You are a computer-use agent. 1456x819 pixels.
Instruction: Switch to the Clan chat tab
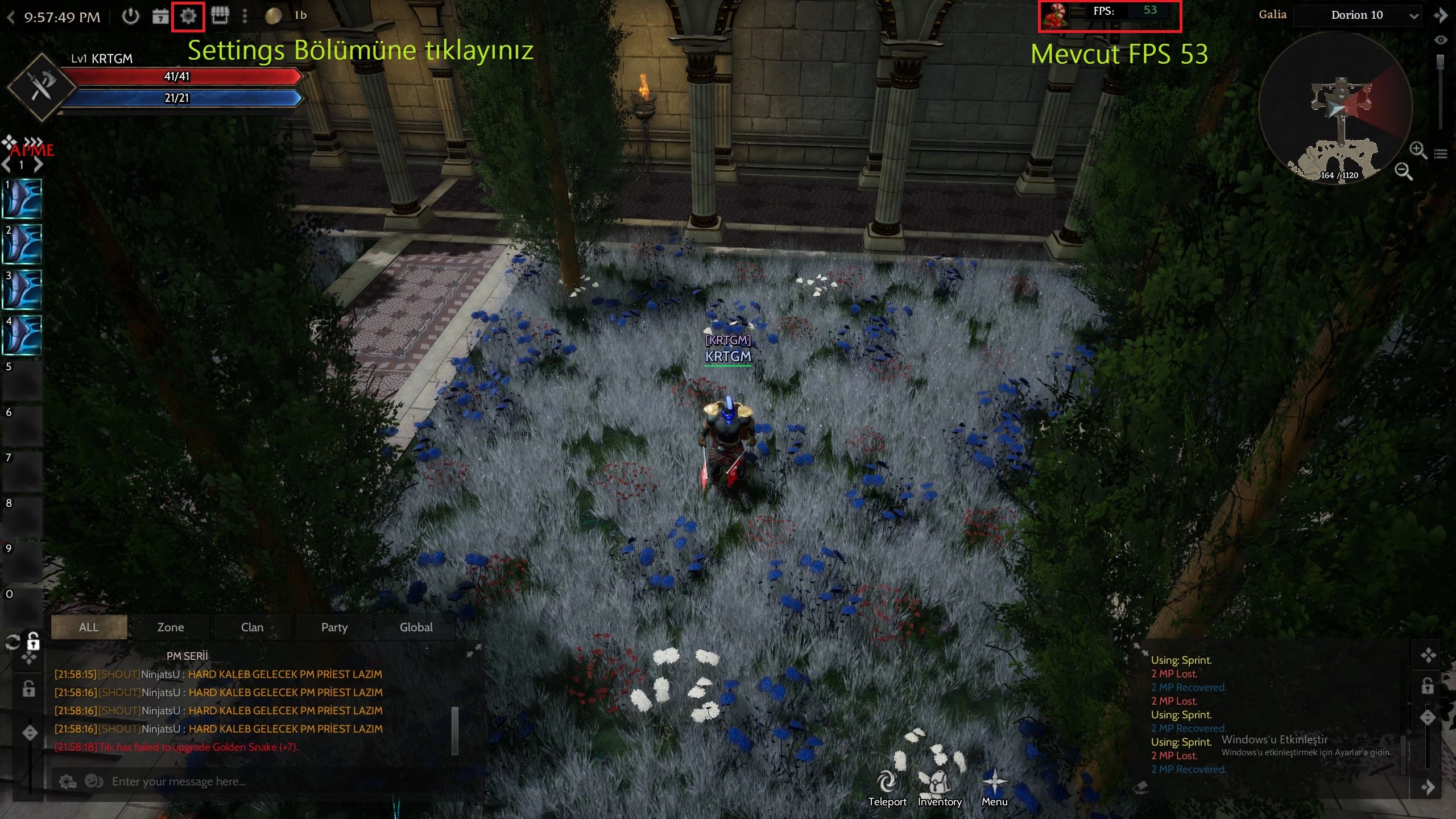coord(252,627)
